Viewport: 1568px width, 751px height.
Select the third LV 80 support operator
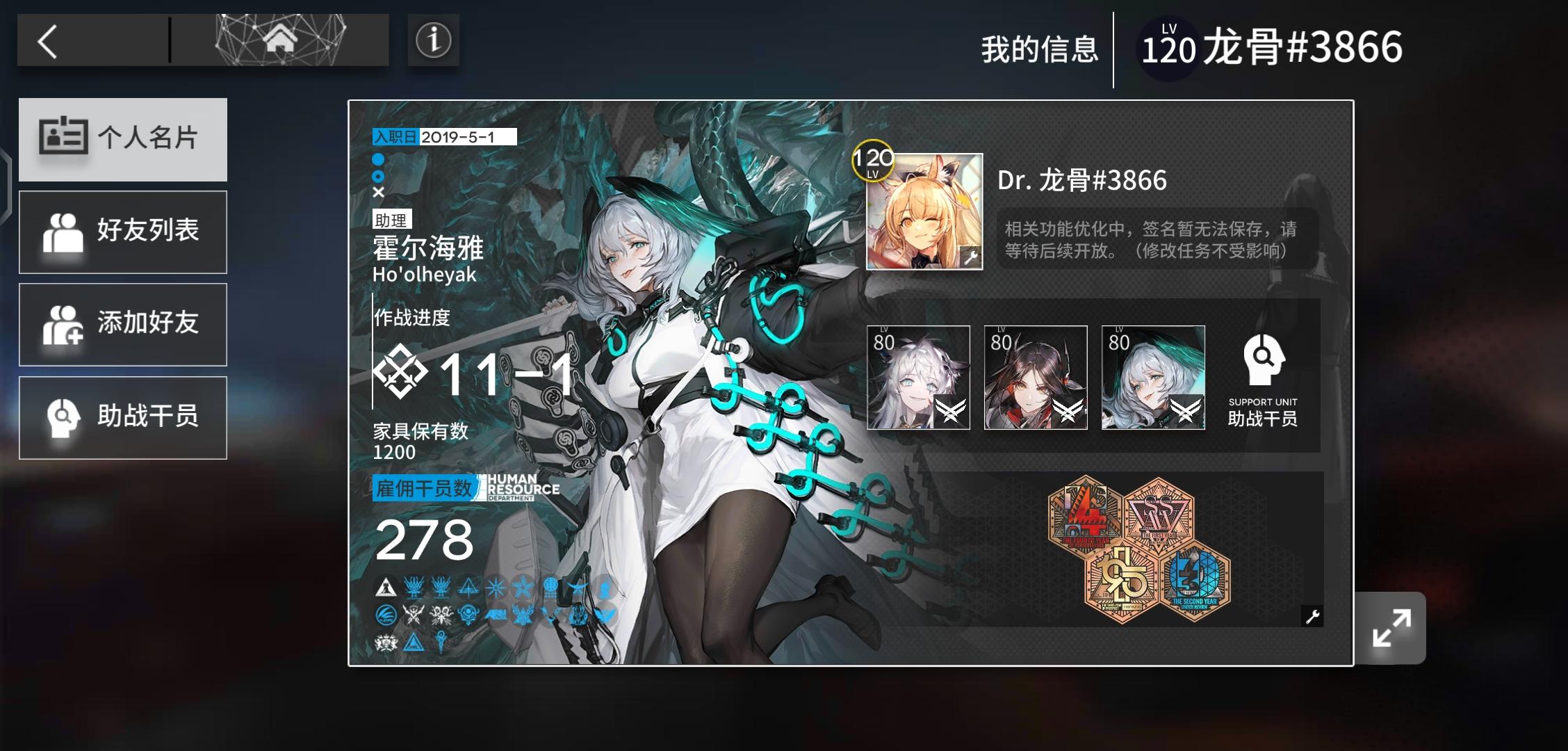tap(1152, 378)
